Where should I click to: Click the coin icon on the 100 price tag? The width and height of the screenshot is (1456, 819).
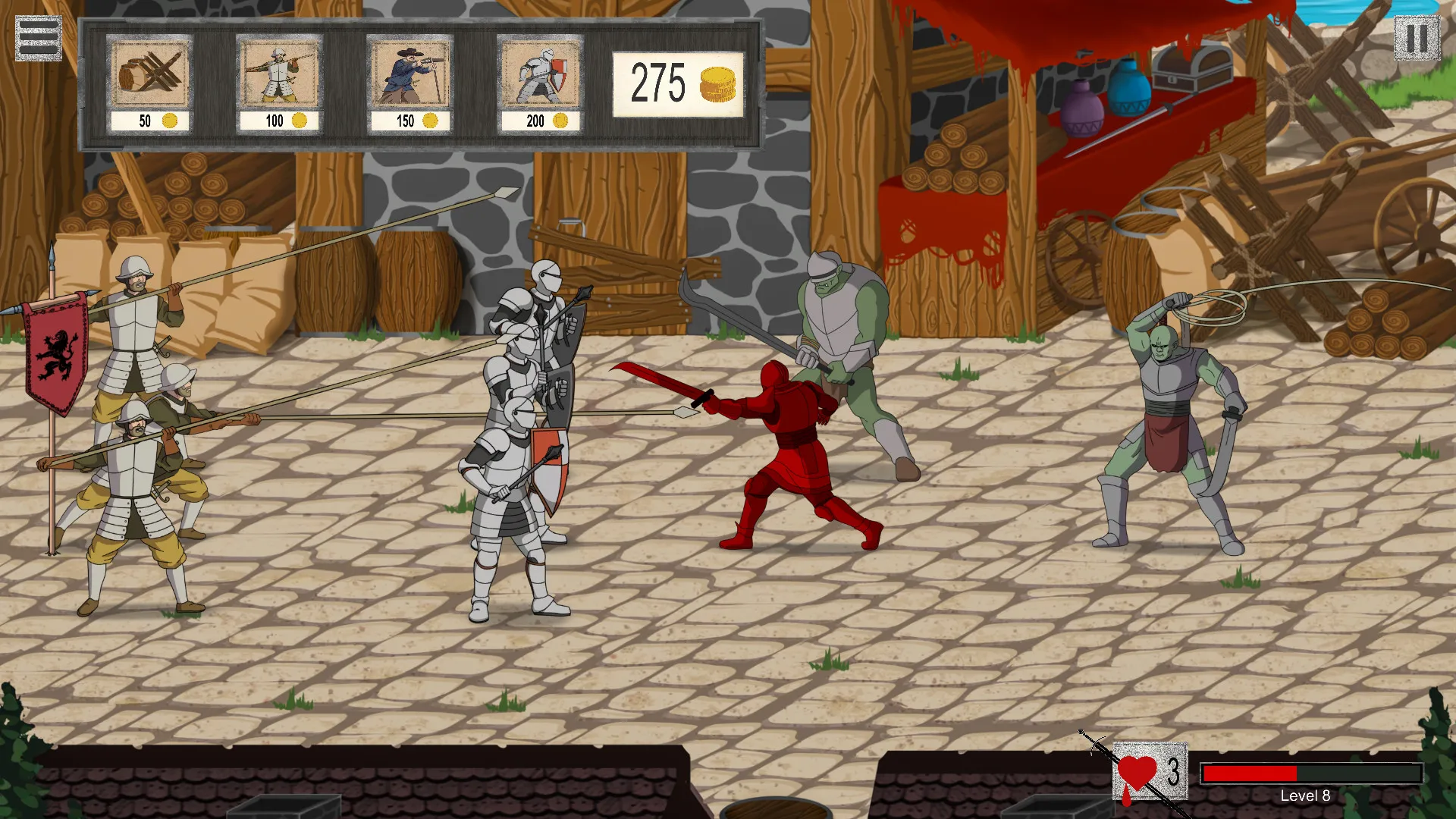[x=300, y=120]
